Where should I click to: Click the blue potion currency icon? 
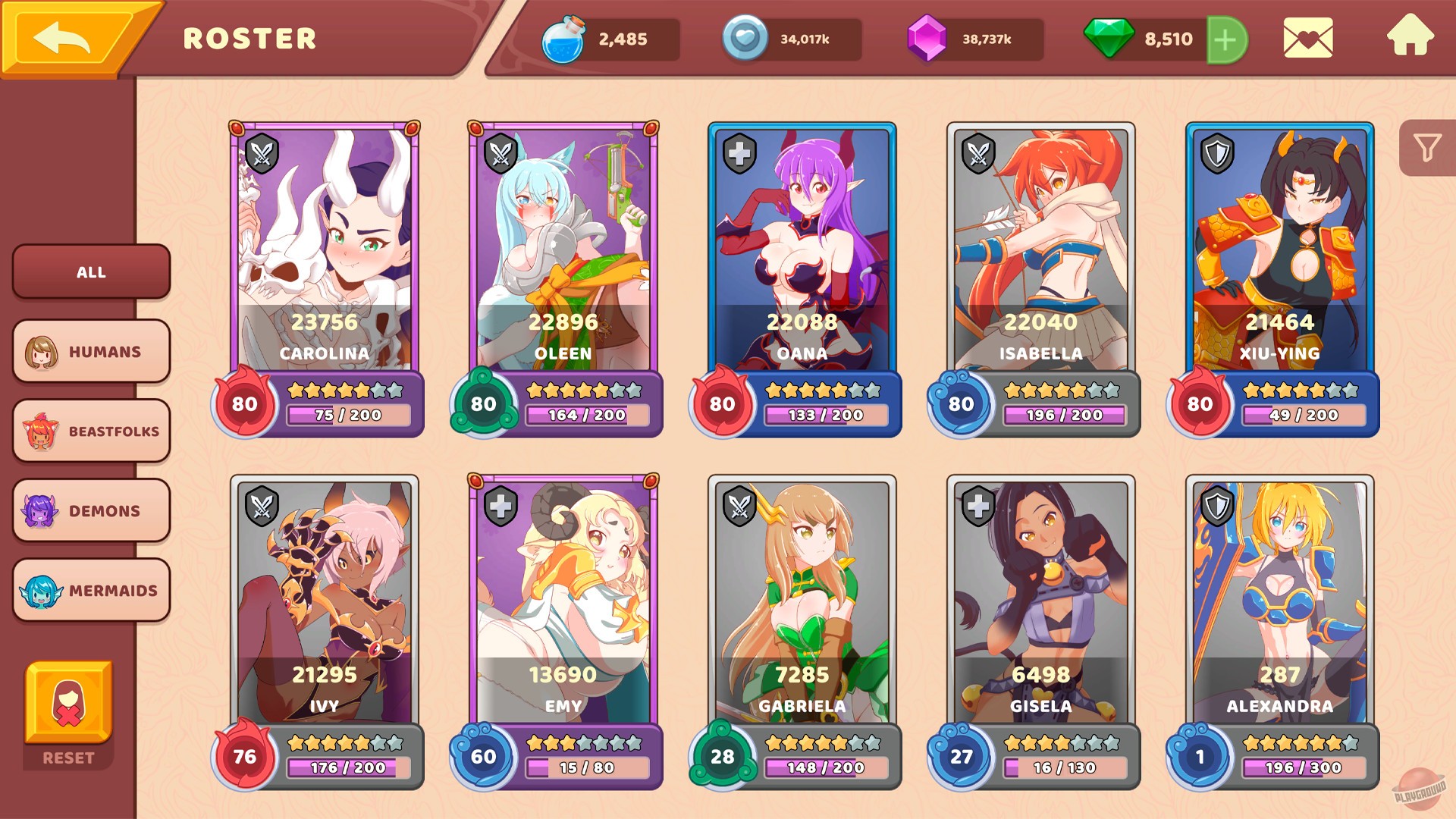click(x=563, y=39)
